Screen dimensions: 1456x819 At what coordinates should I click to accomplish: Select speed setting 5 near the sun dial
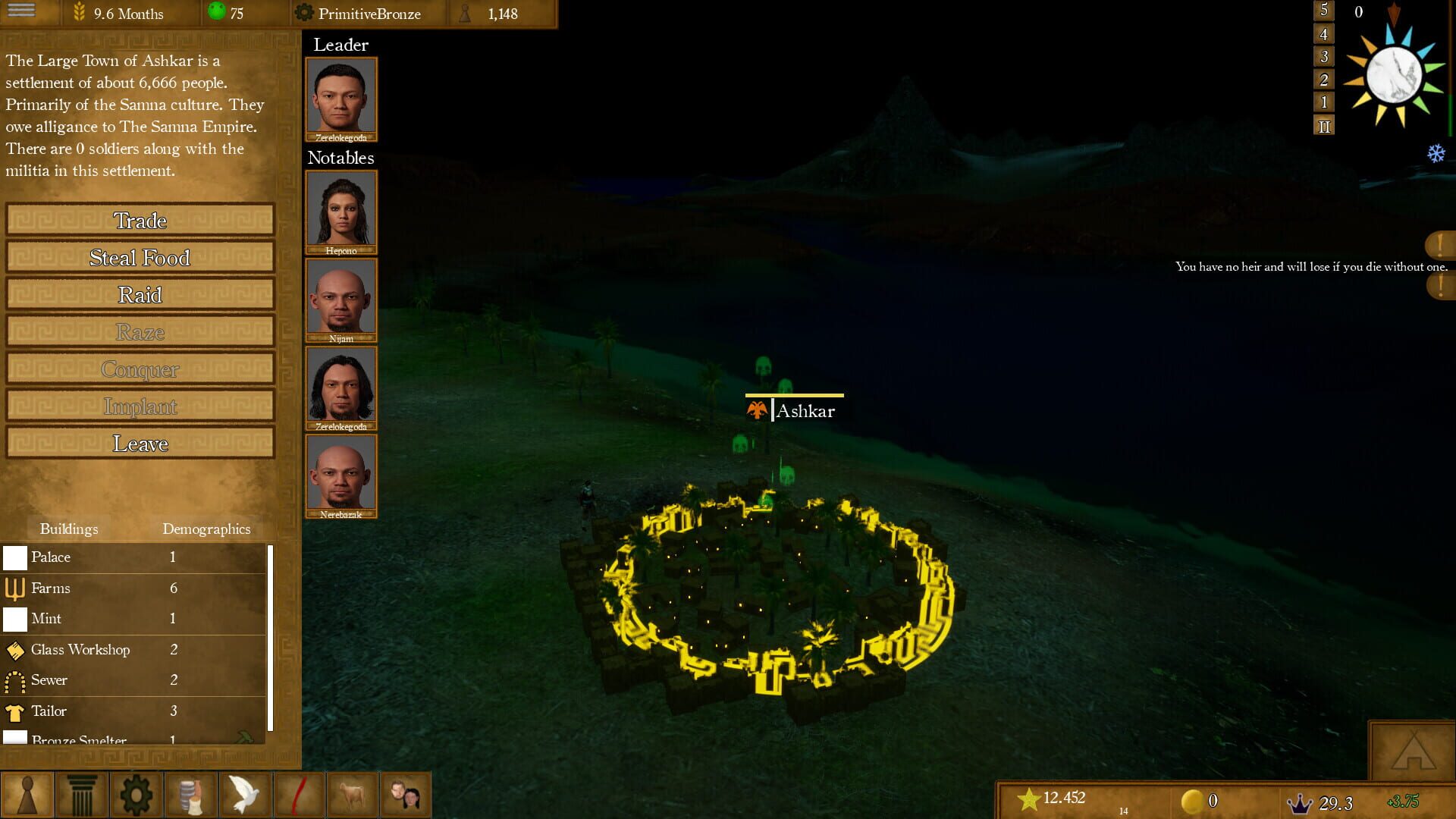(1323, 11)
